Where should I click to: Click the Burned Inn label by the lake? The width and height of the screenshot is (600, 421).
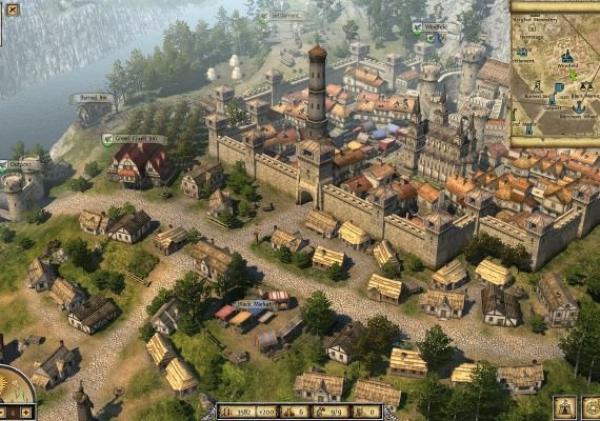click(92, 98)
